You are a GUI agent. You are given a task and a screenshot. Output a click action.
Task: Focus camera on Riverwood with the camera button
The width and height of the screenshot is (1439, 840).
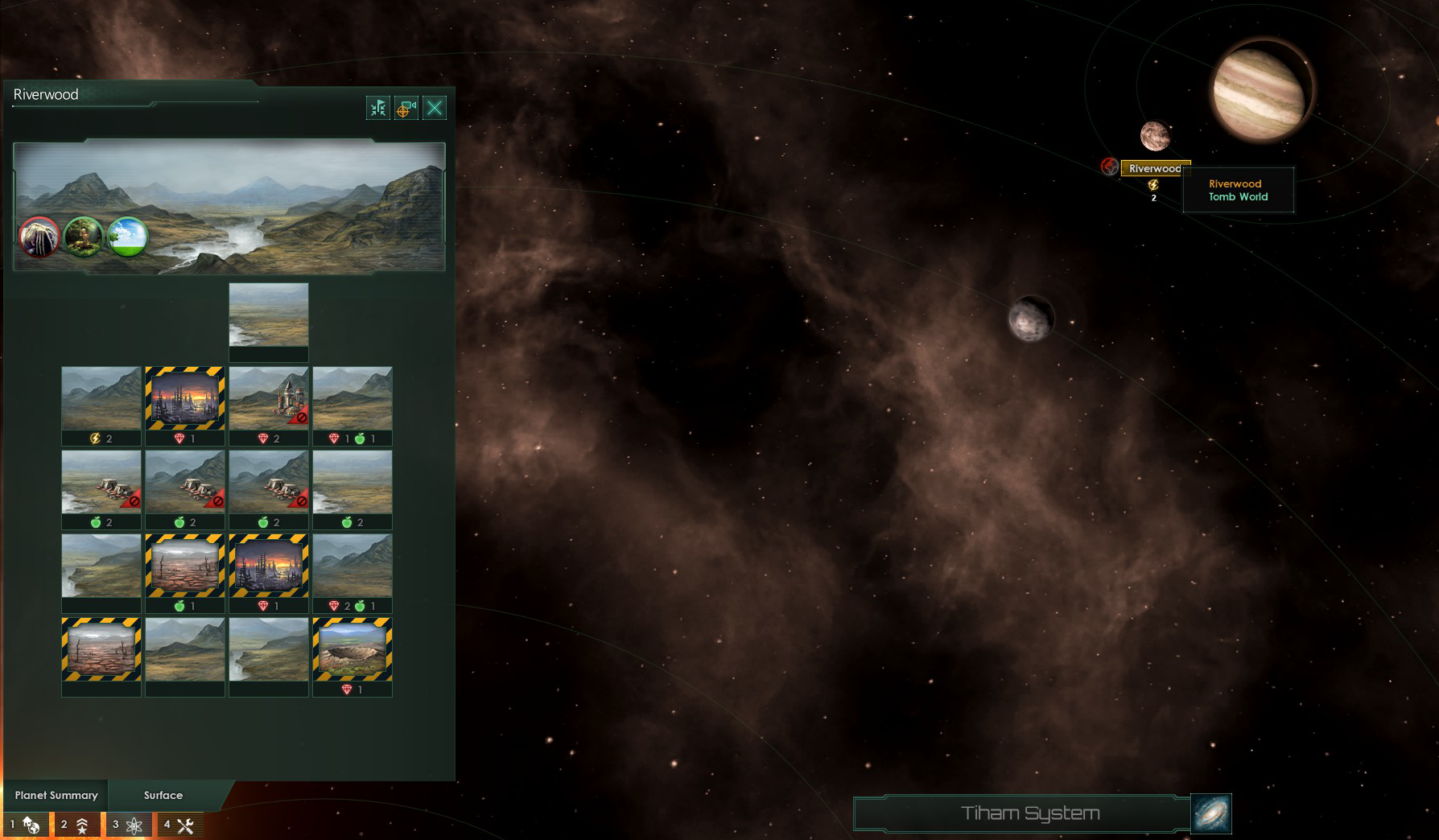click(406, 108)
